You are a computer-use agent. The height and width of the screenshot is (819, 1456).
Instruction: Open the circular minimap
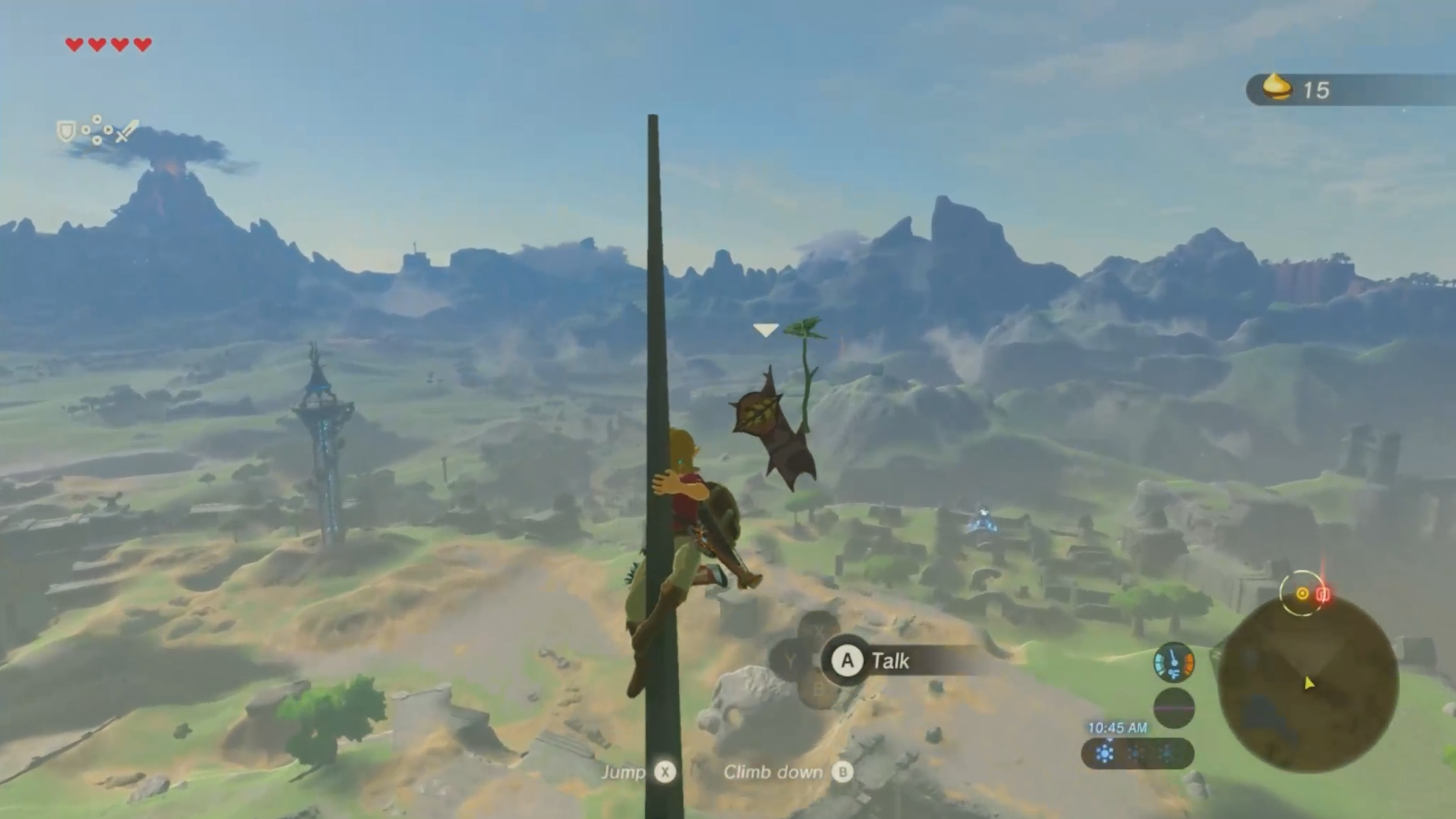[x=1308, y=685]
